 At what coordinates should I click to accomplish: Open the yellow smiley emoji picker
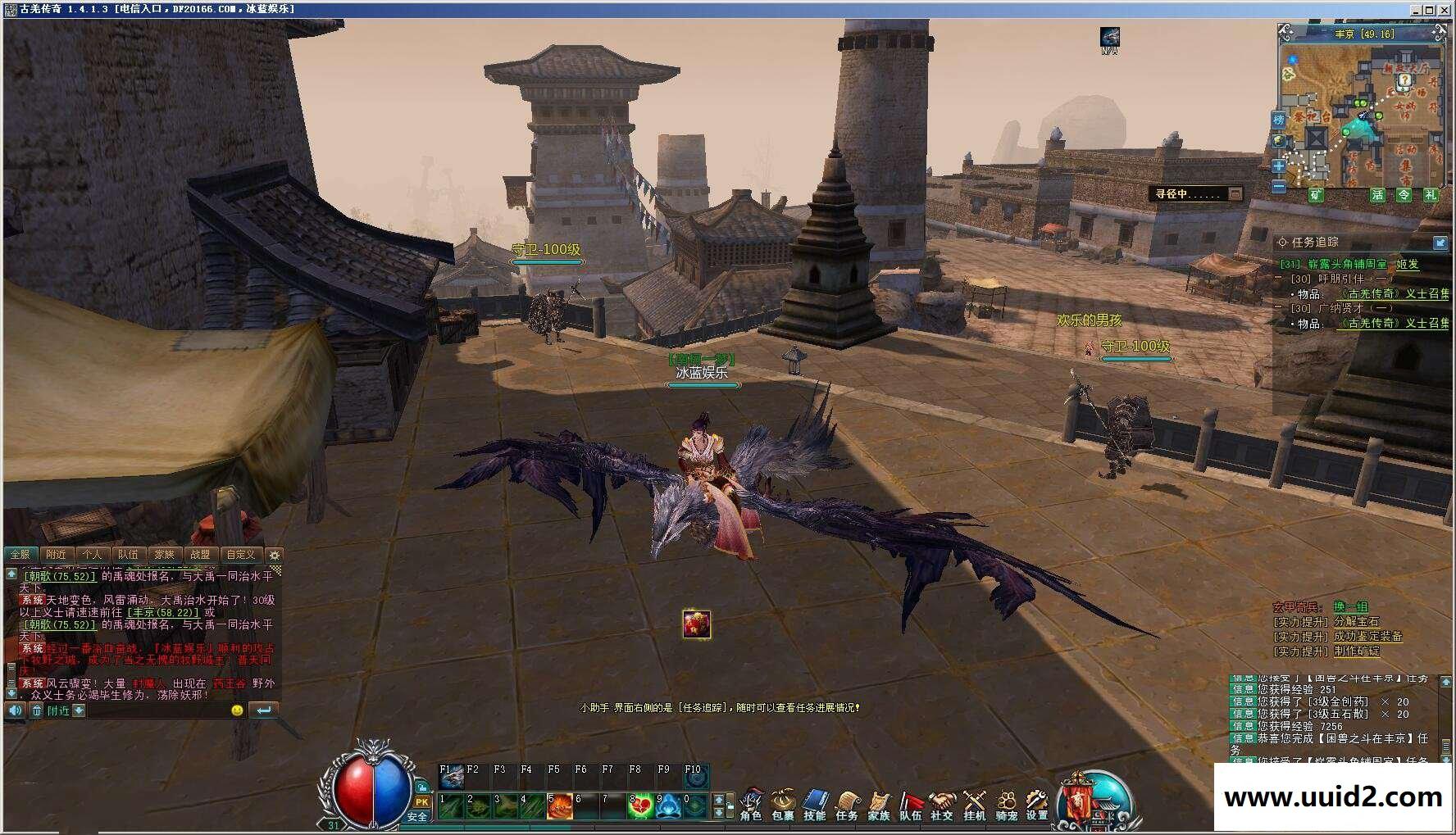point(238,710)
